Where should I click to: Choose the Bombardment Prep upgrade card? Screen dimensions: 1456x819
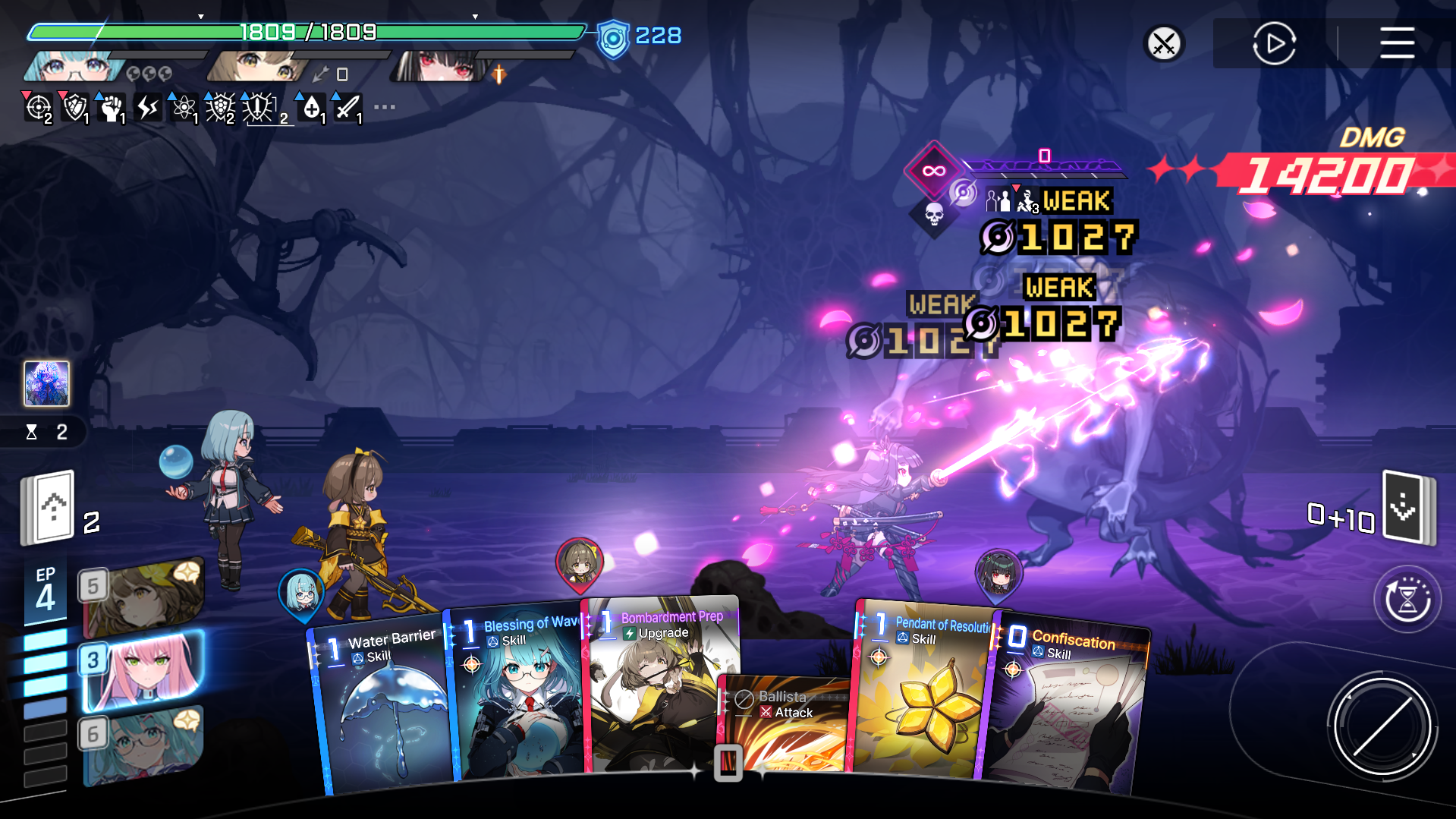pos(656,676)
